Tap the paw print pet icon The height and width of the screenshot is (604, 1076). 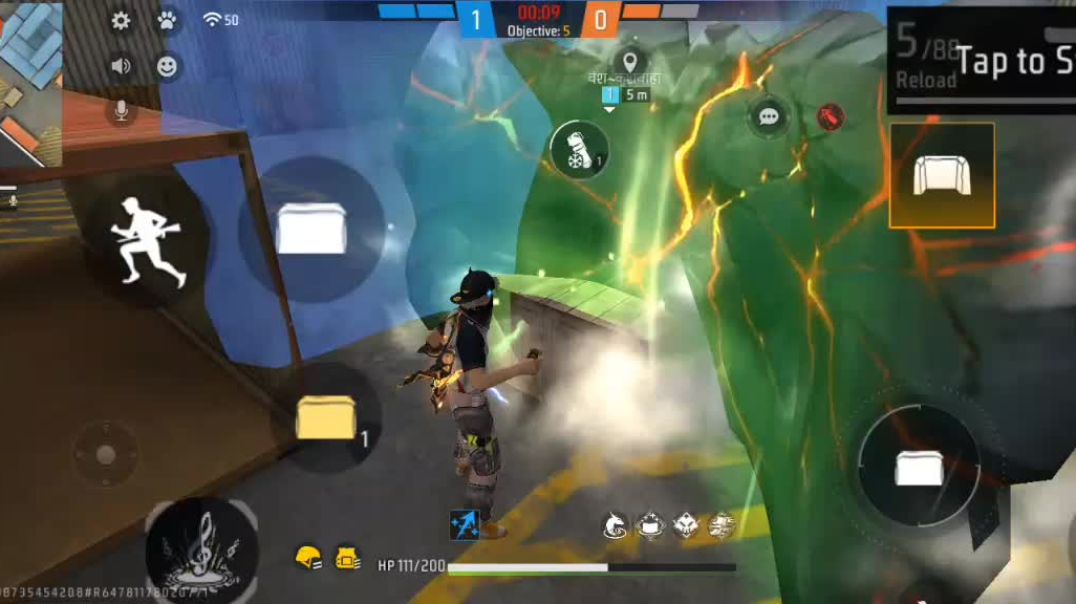click(x=167, y=21)
